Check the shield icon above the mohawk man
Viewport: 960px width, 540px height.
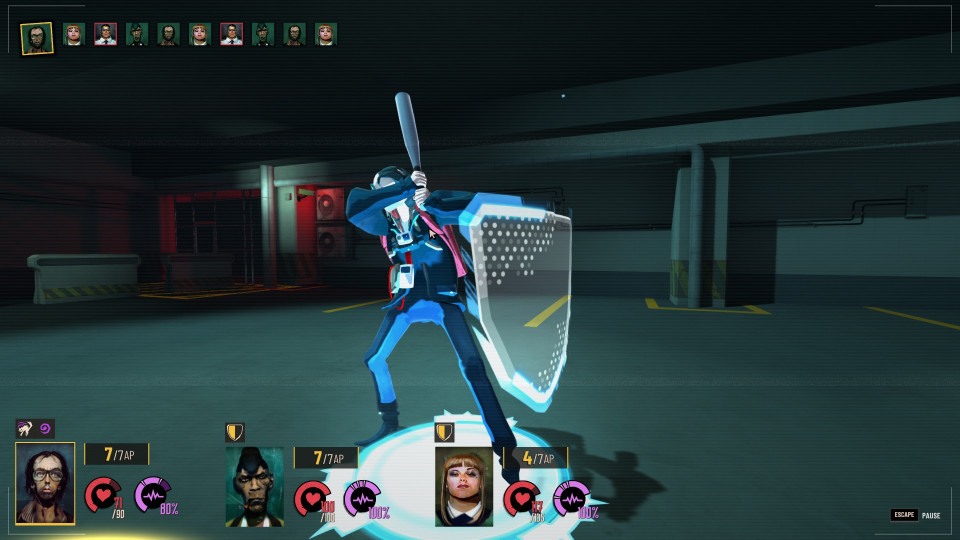point(235,432)
